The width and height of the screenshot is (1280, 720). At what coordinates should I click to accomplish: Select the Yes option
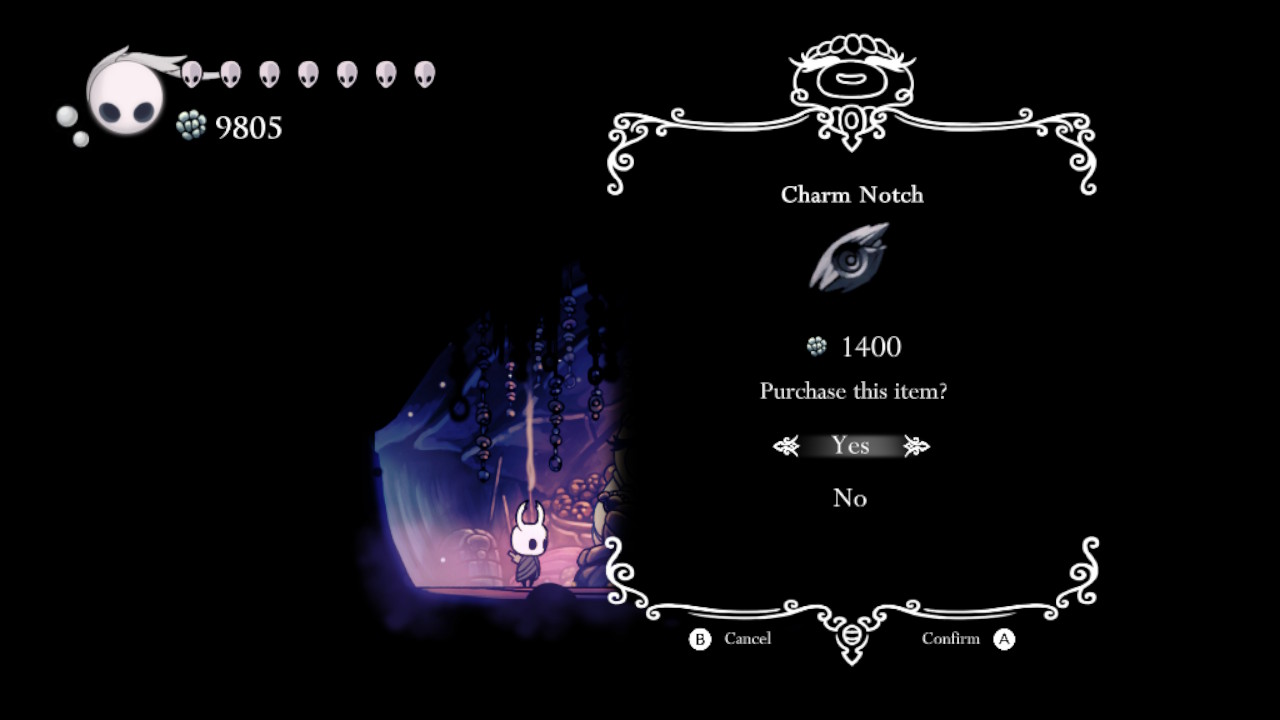[850, 446]
